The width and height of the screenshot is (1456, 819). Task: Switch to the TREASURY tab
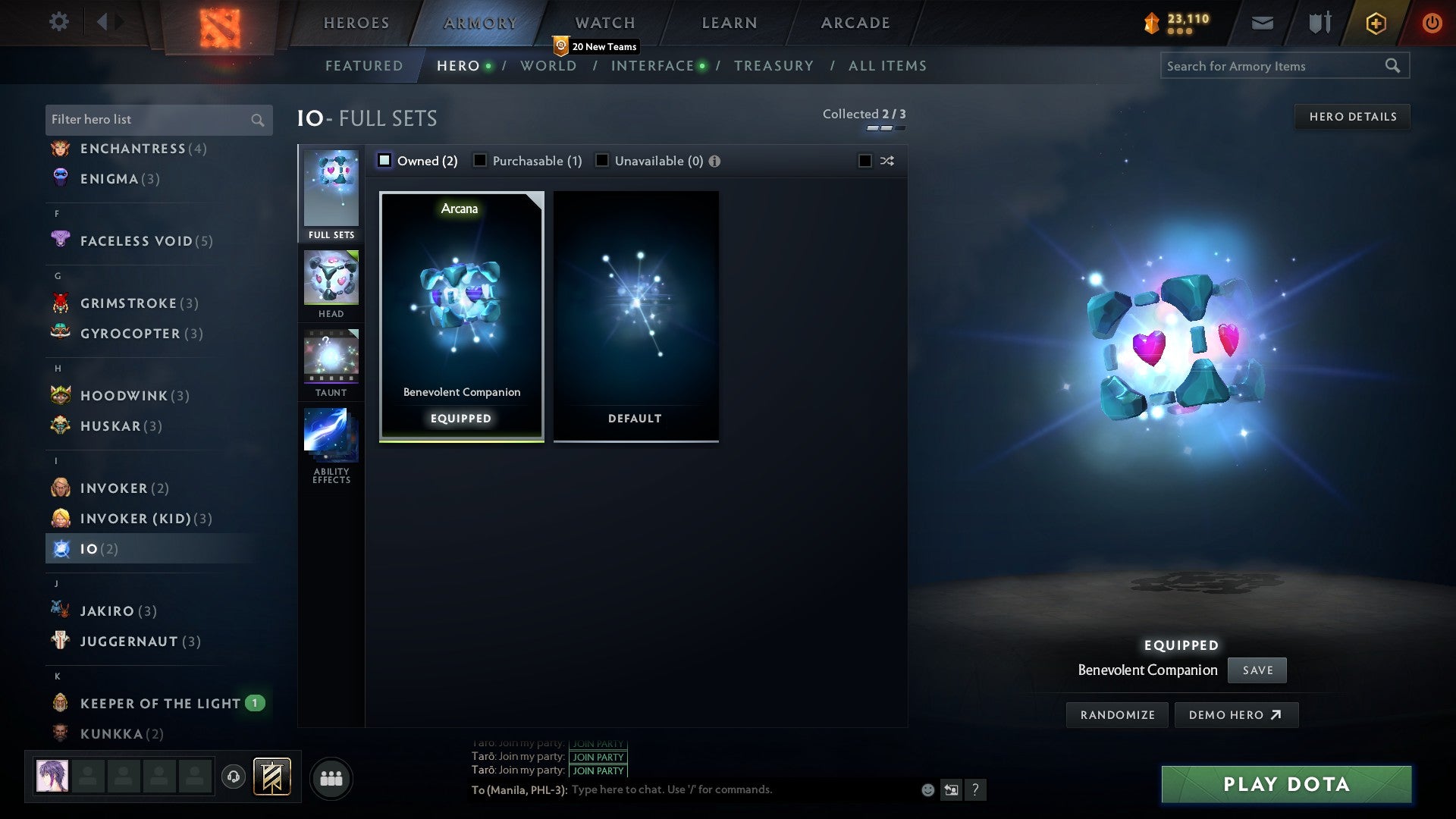773,66
